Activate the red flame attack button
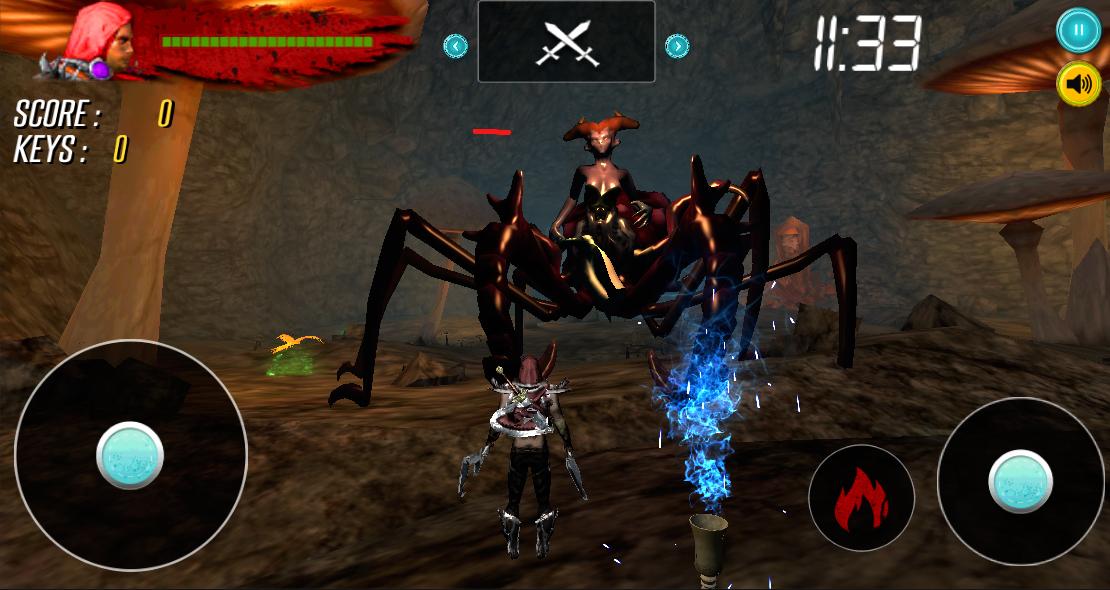This screenshot has height=590, width=1110. [861, 497]
